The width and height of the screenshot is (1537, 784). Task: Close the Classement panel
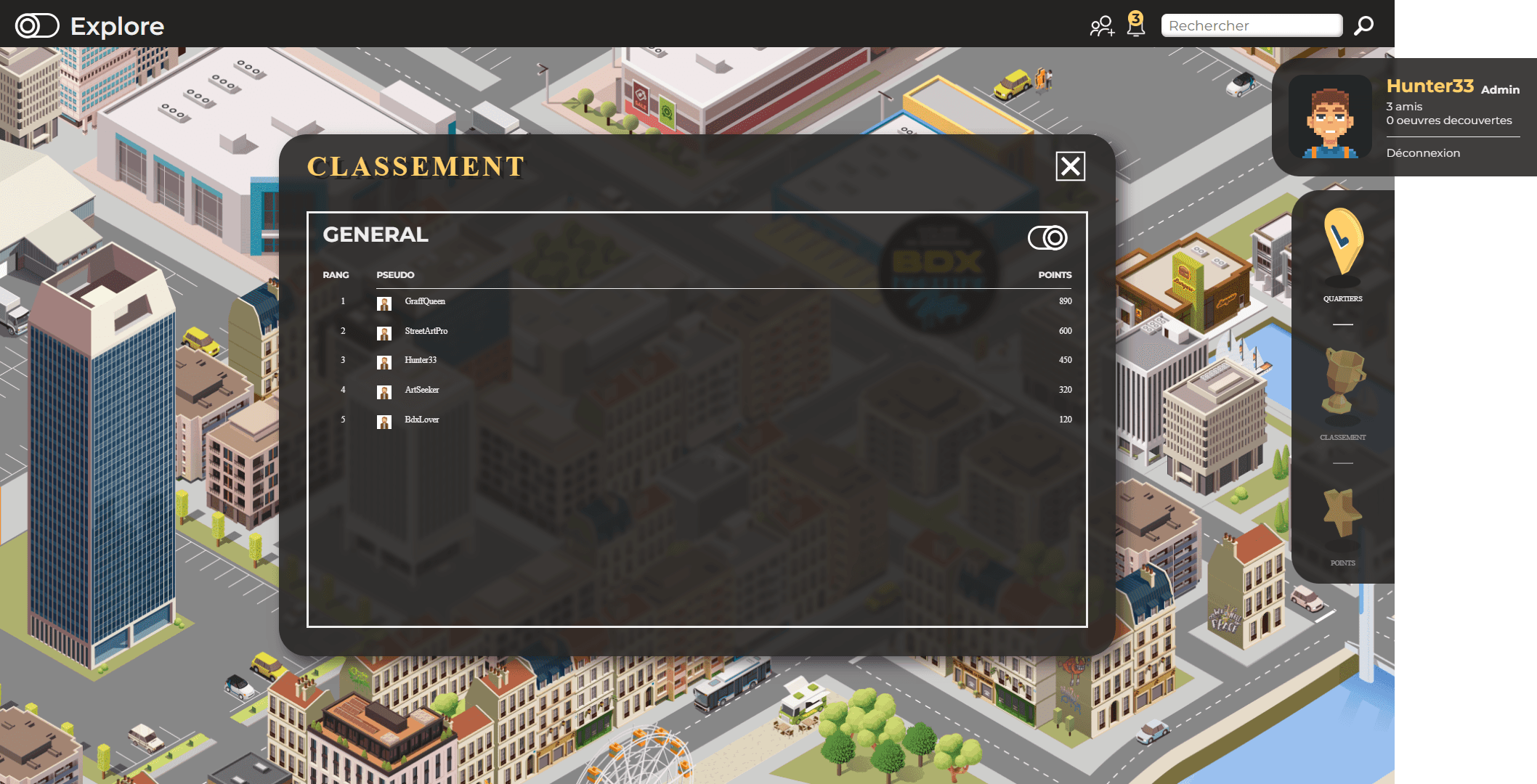click(1070, 166)
